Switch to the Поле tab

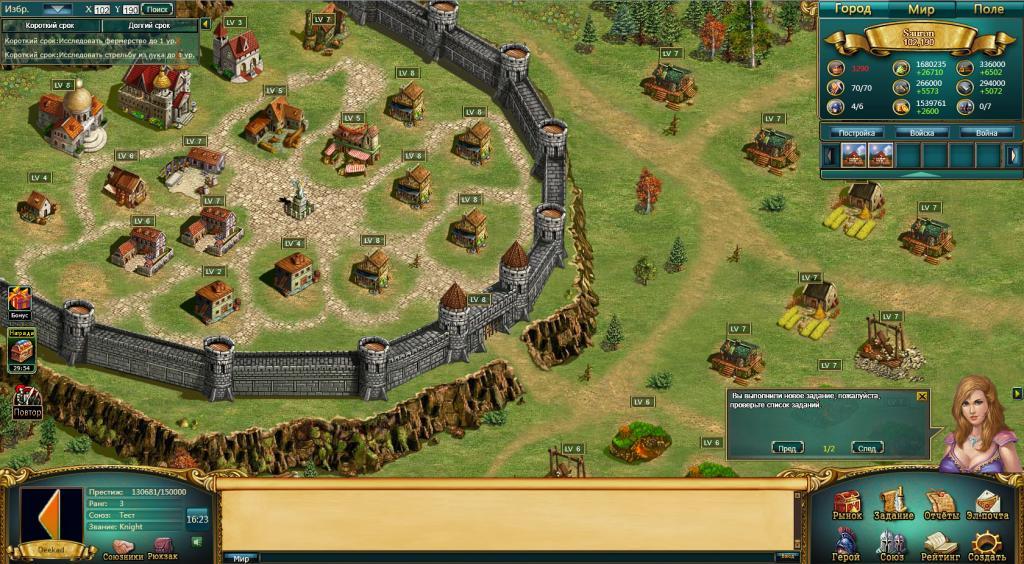[988, 9]
